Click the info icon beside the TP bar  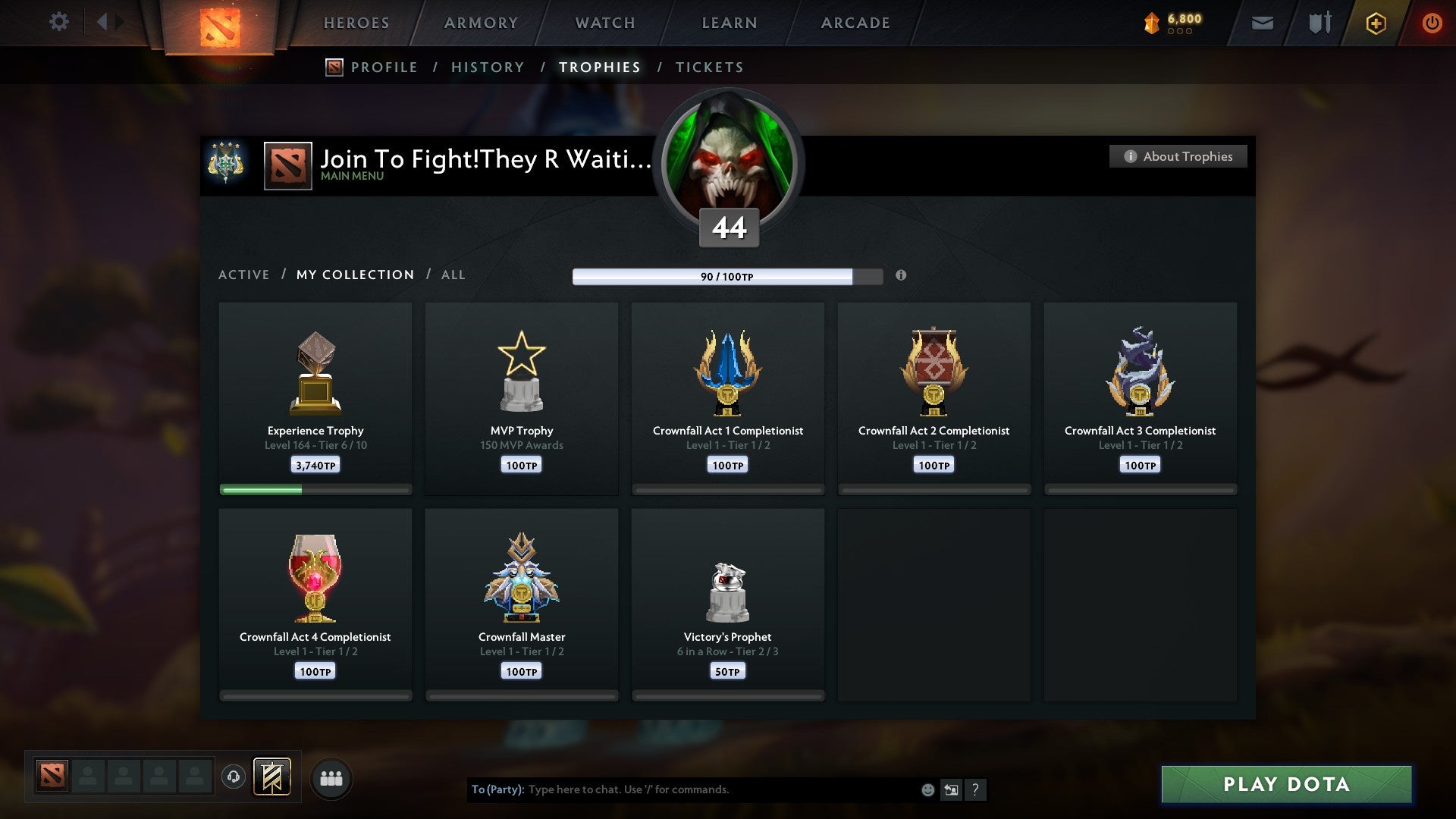point(901,276)
